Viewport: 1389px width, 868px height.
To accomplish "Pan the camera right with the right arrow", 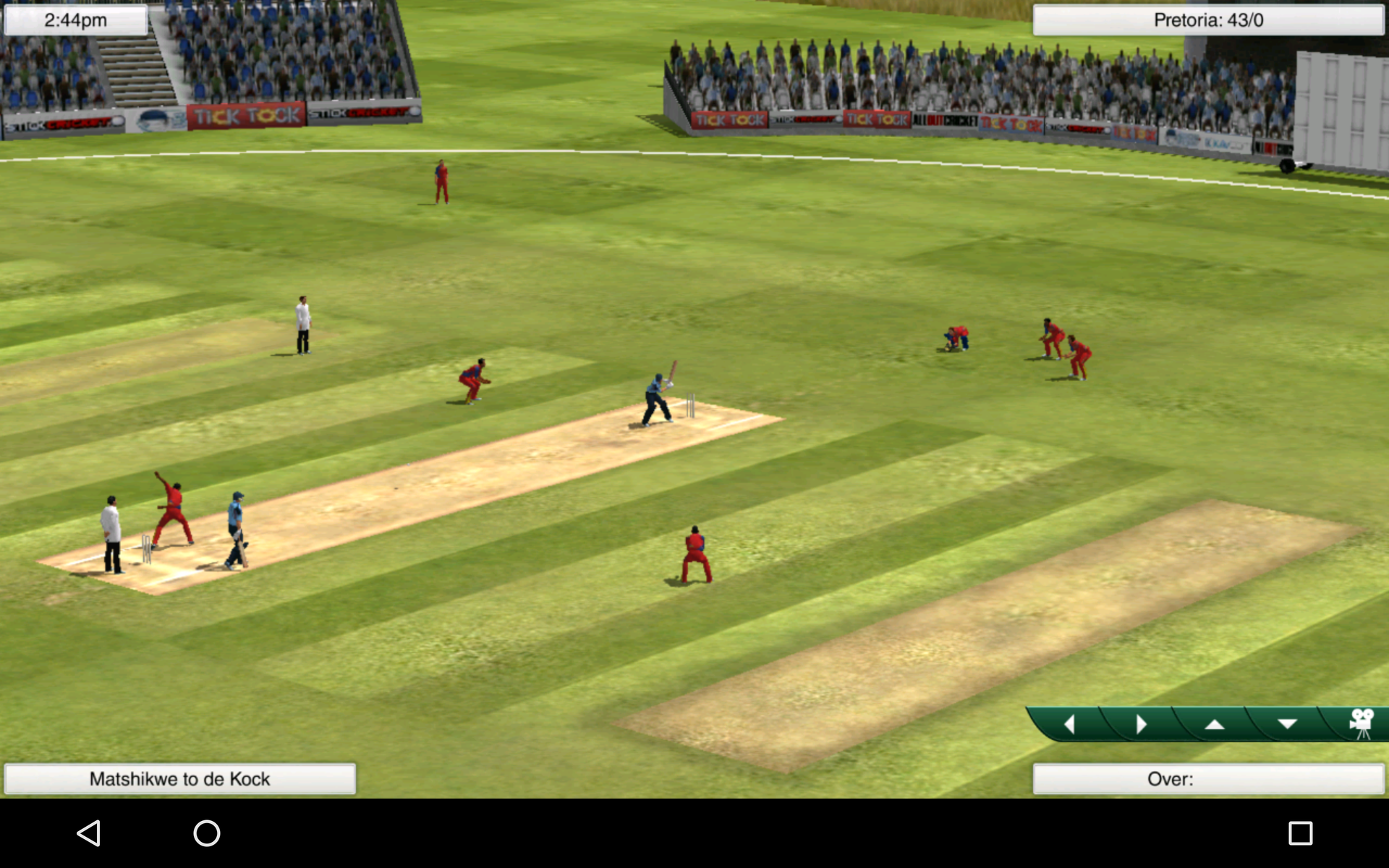I will pos(1142,723).
